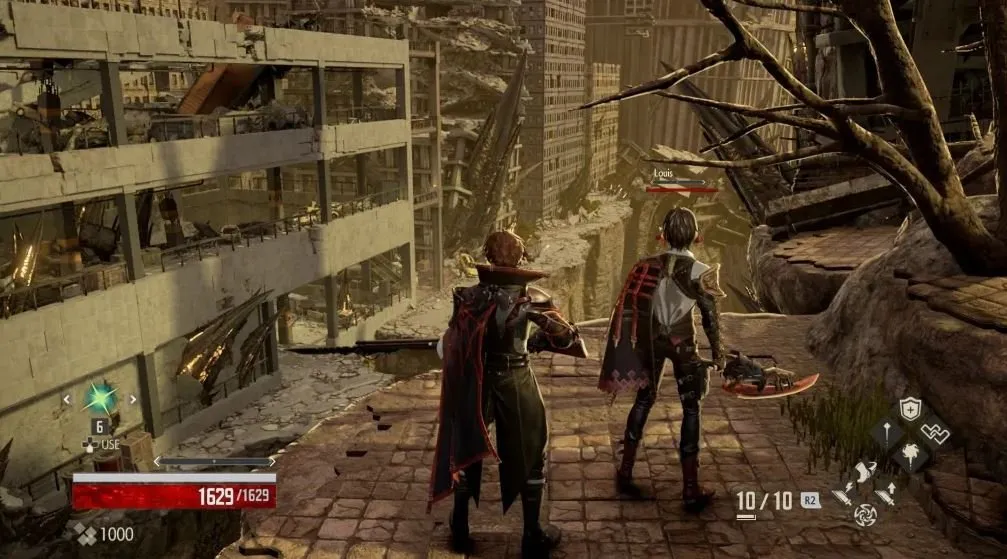Cycle quick item to the next one

(133, 400)
